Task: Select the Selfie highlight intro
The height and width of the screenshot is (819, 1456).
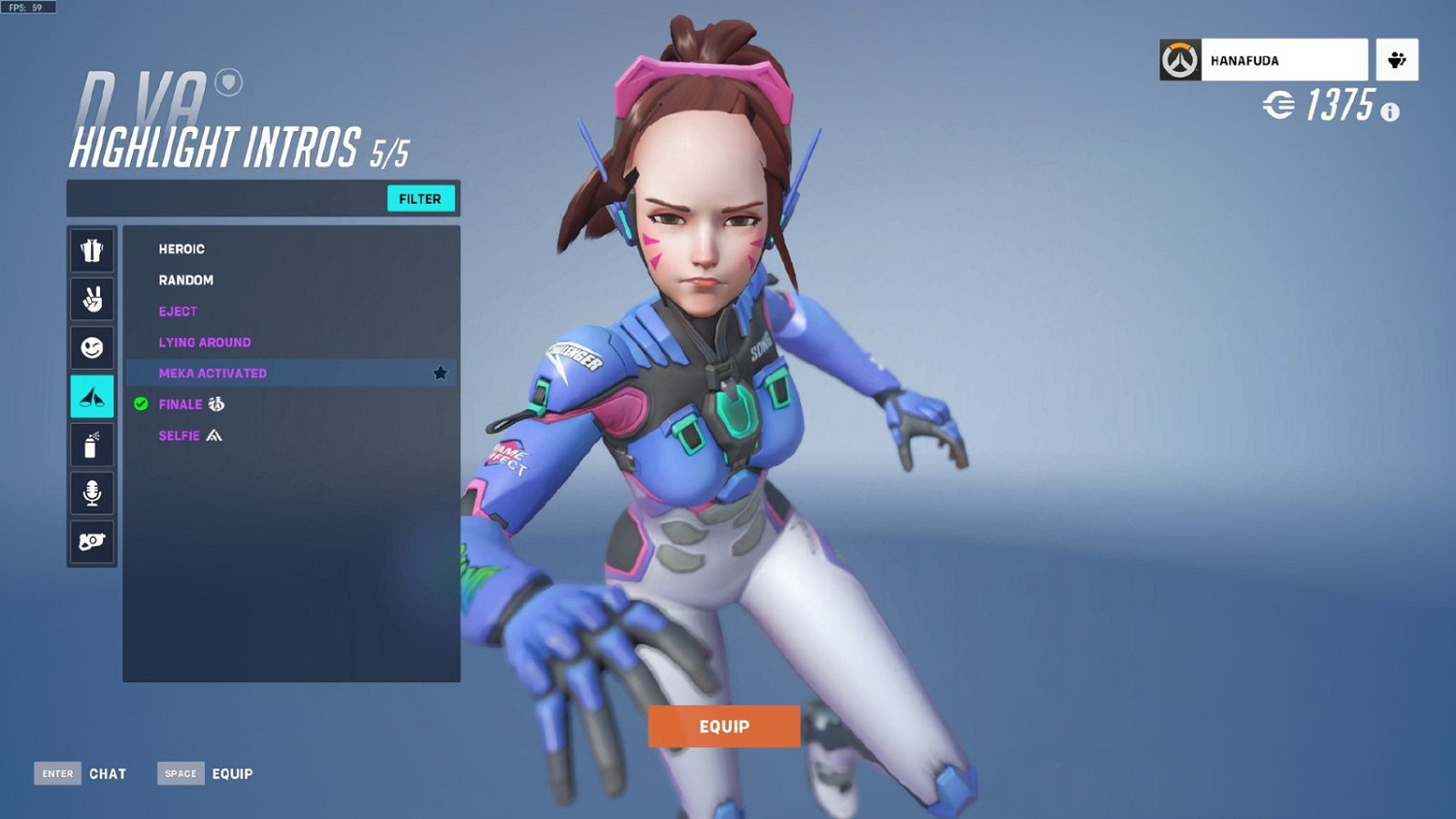Action: click(180, 436)
